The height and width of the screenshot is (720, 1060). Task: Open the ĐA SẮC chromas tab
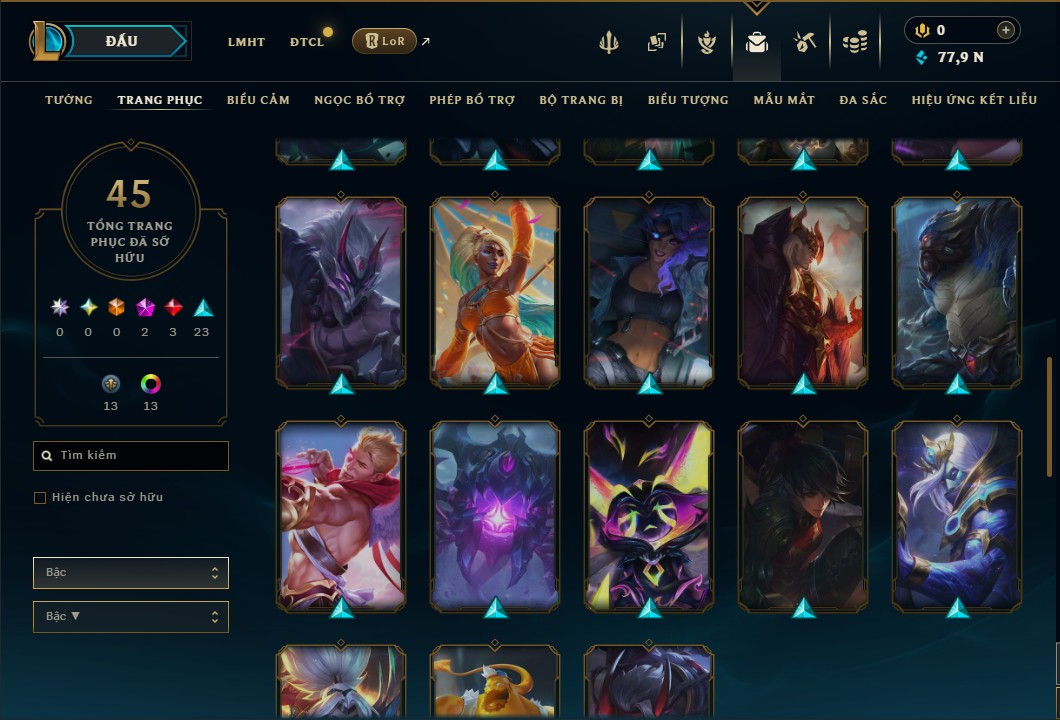863,100
